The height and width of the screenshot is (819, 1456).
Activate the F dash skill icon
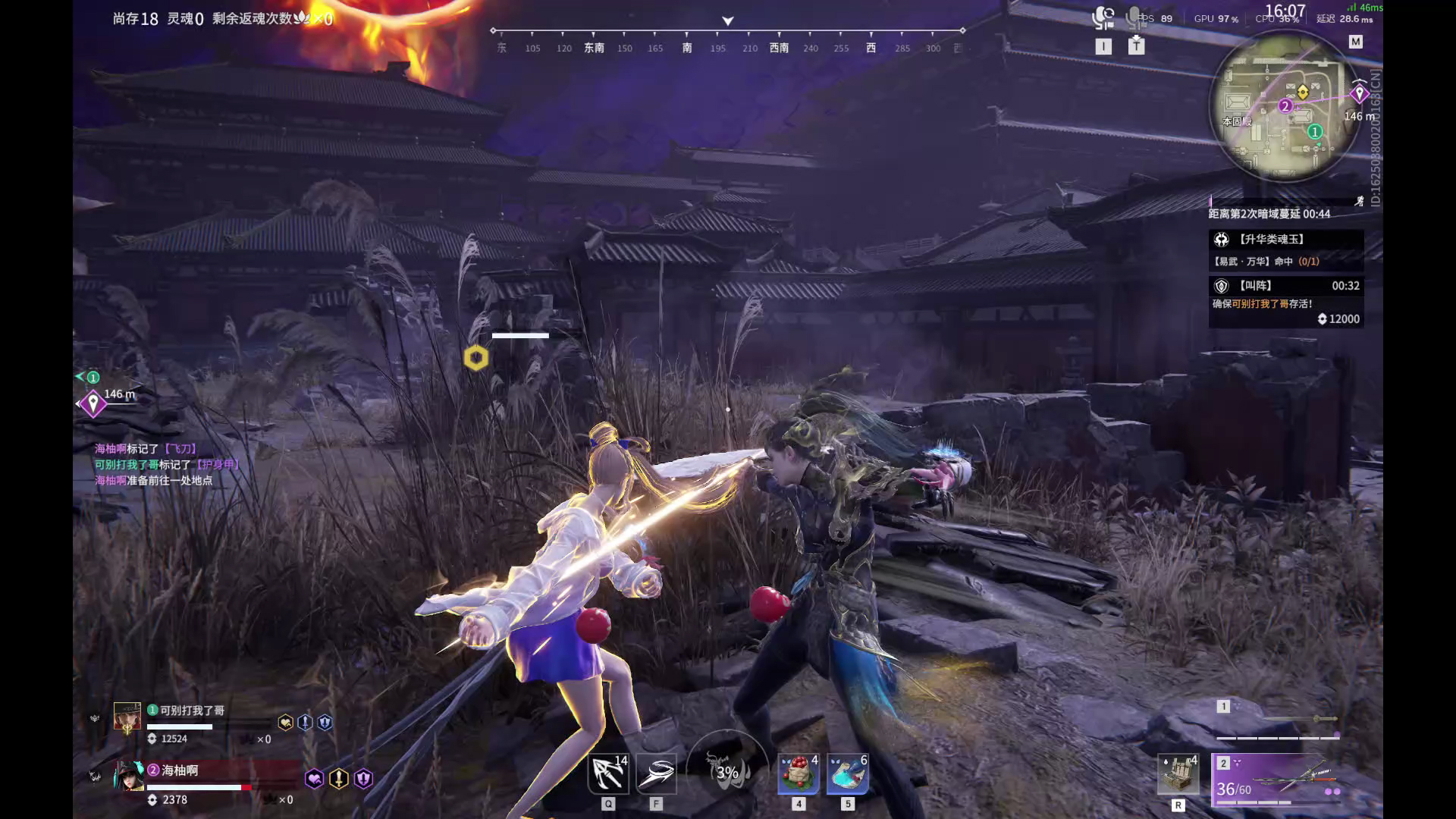(657, 774)
